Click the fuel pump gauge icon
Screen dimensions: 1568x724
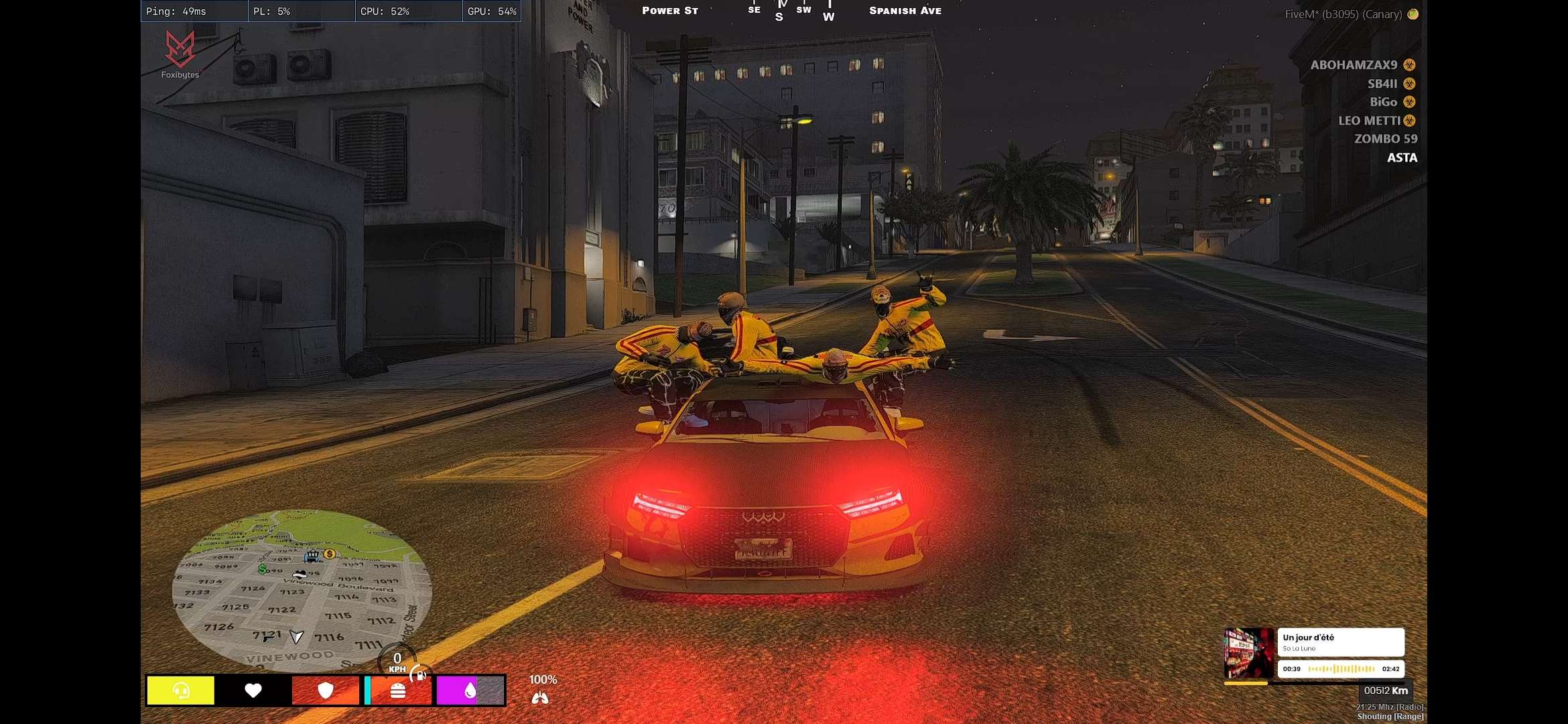click(420, 675)
